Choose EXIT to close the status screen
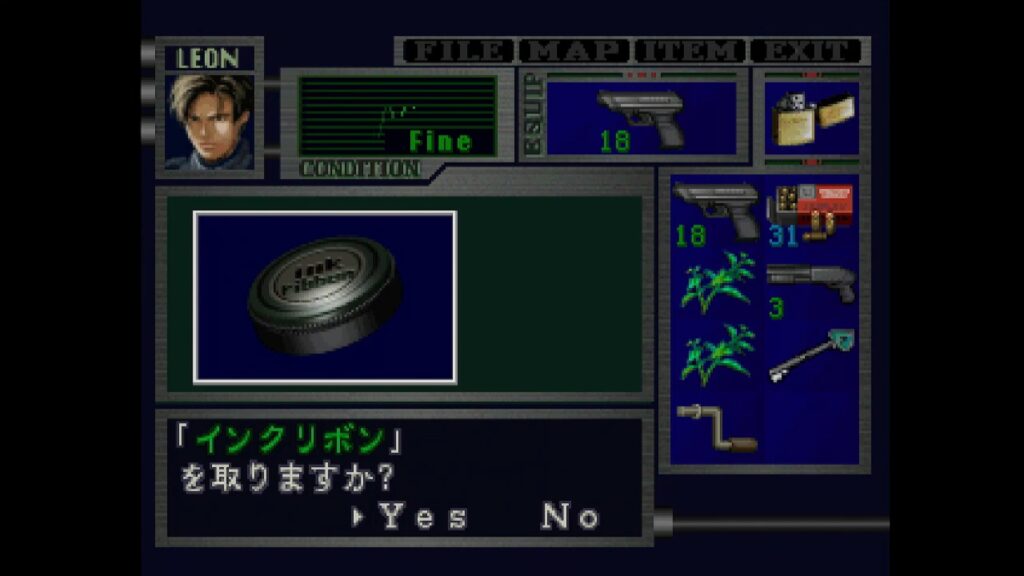Viewport: 1024px width, 576px height. click(807, 51)
